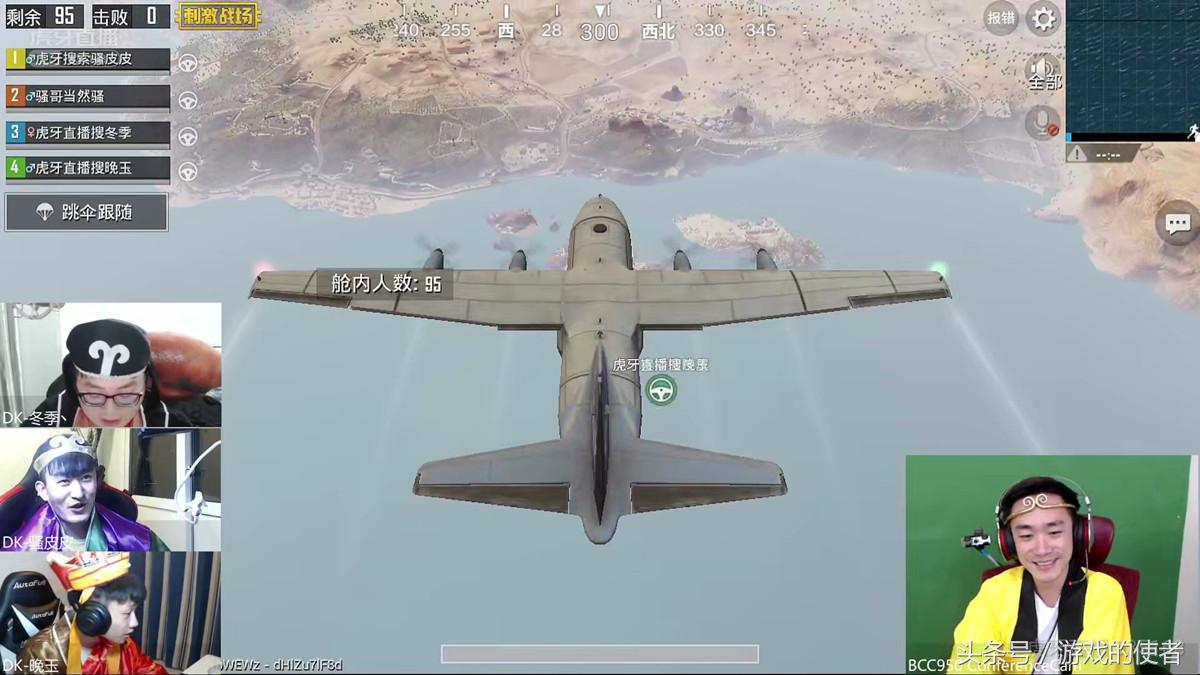The width and height of the screenshot is (1200, 675).
Task: Toggle the 全部 voice speaker icon
Action: coord(1043,72)
